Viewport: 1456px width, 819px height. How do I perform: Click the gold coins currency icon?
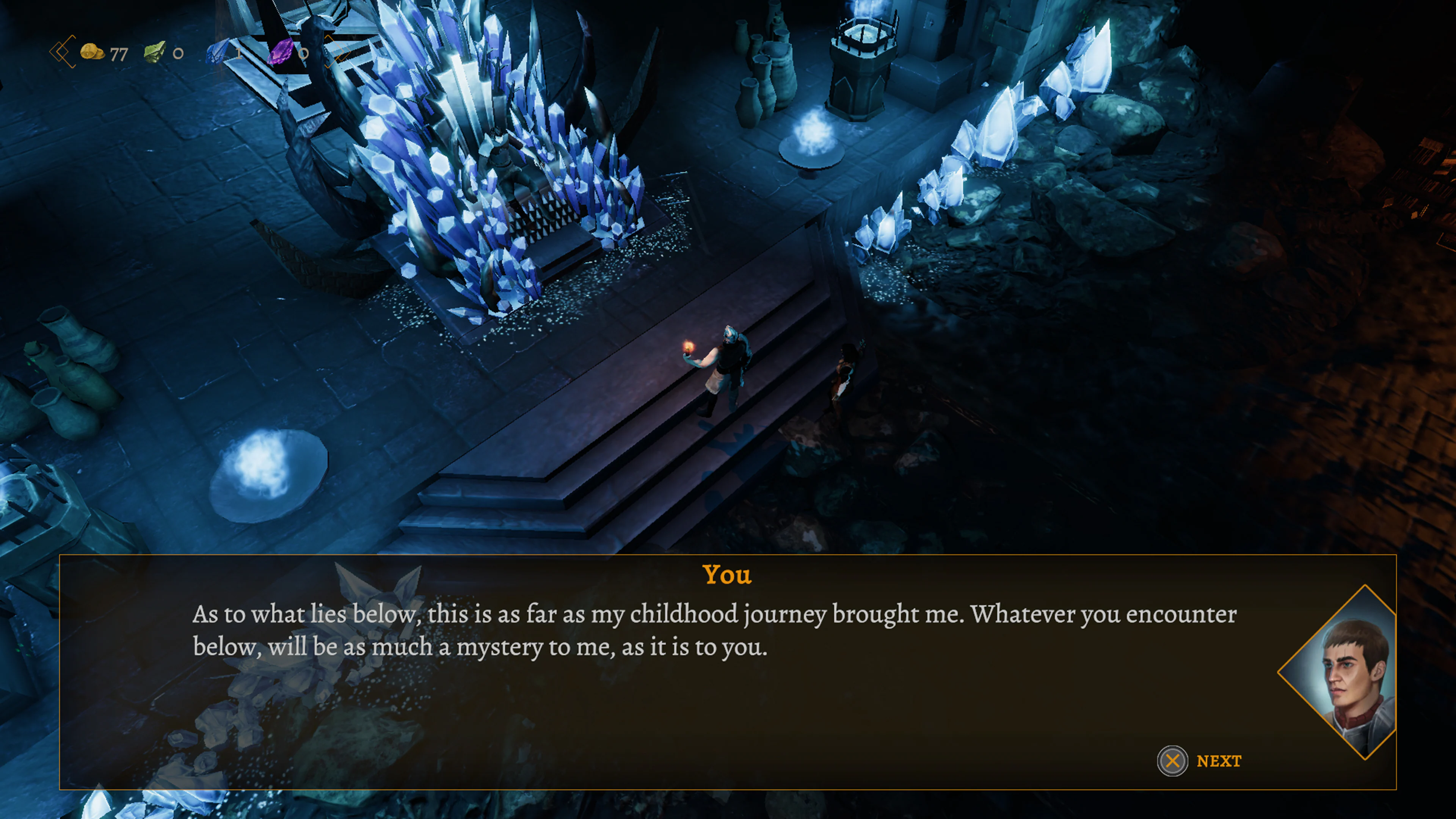[93, 52]
